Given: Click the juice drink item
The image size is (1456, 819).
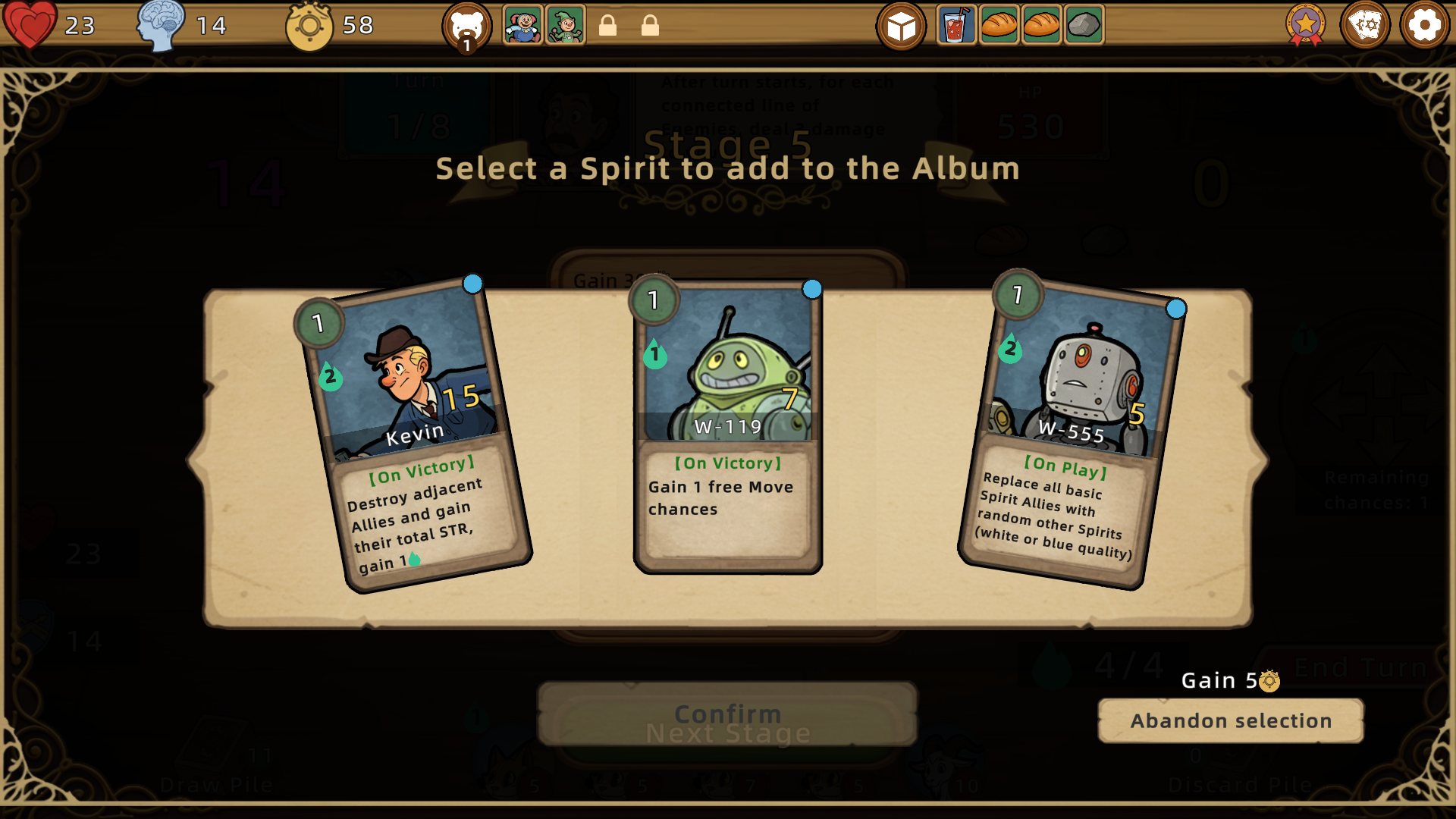Looking at the screenshot, I should 955,25.
